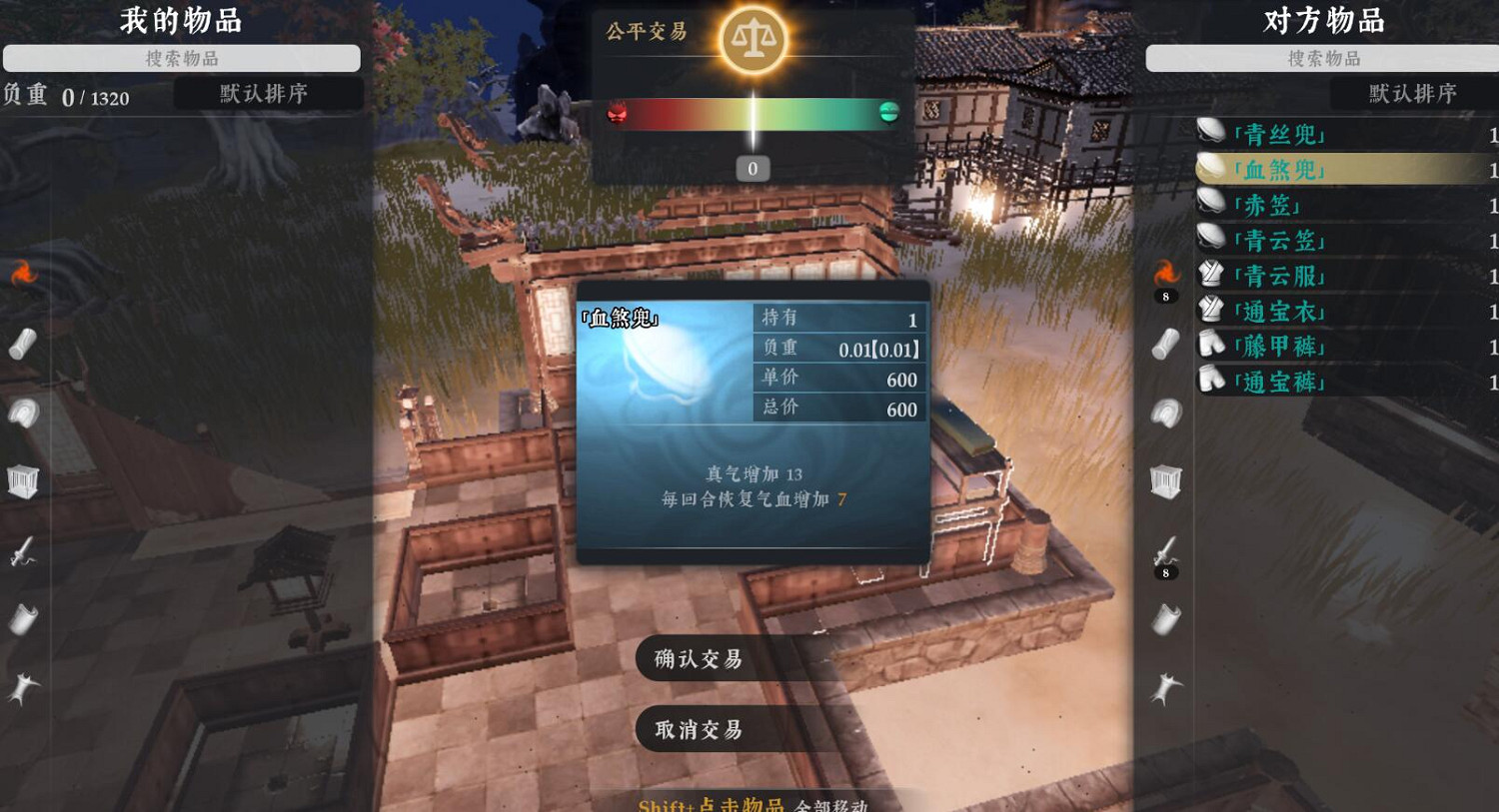
Task: Click the fairness balance slider marker at 0
Action: coord(751,168)
